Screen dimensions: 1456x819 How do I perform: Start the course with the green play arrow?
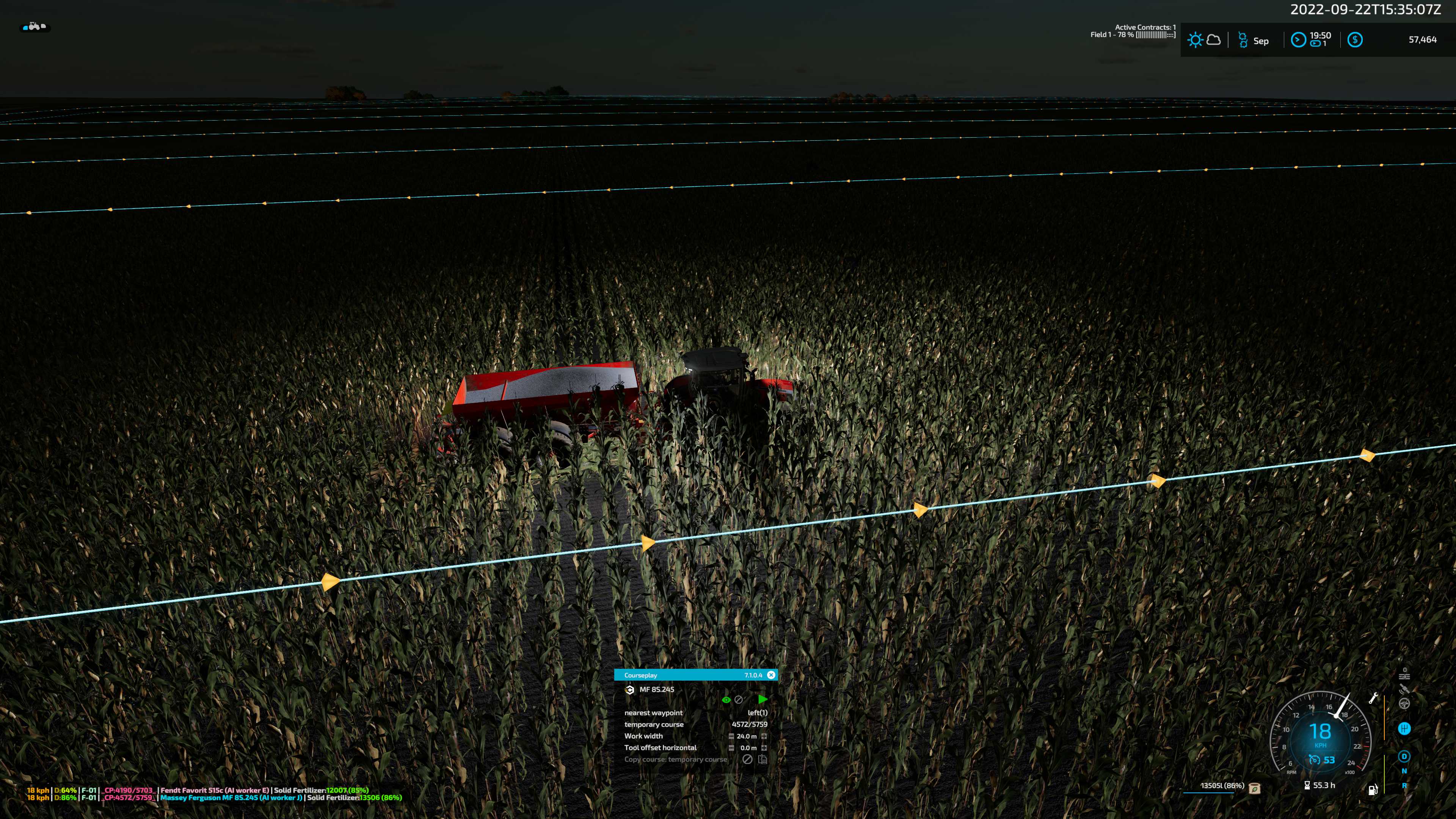tap(763, 700)
